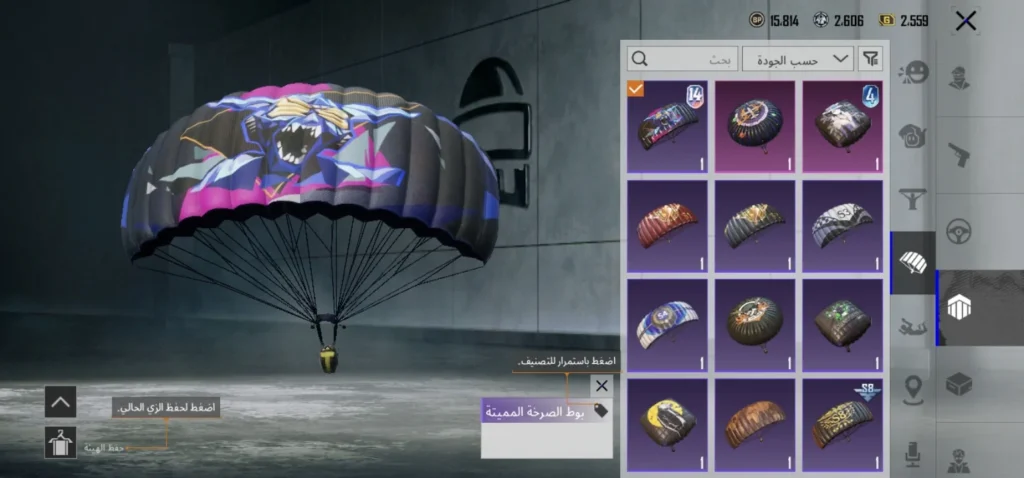Click the item search field
Image resolution: width=1024 pixels, height=478 pixels.
(695, 59)
